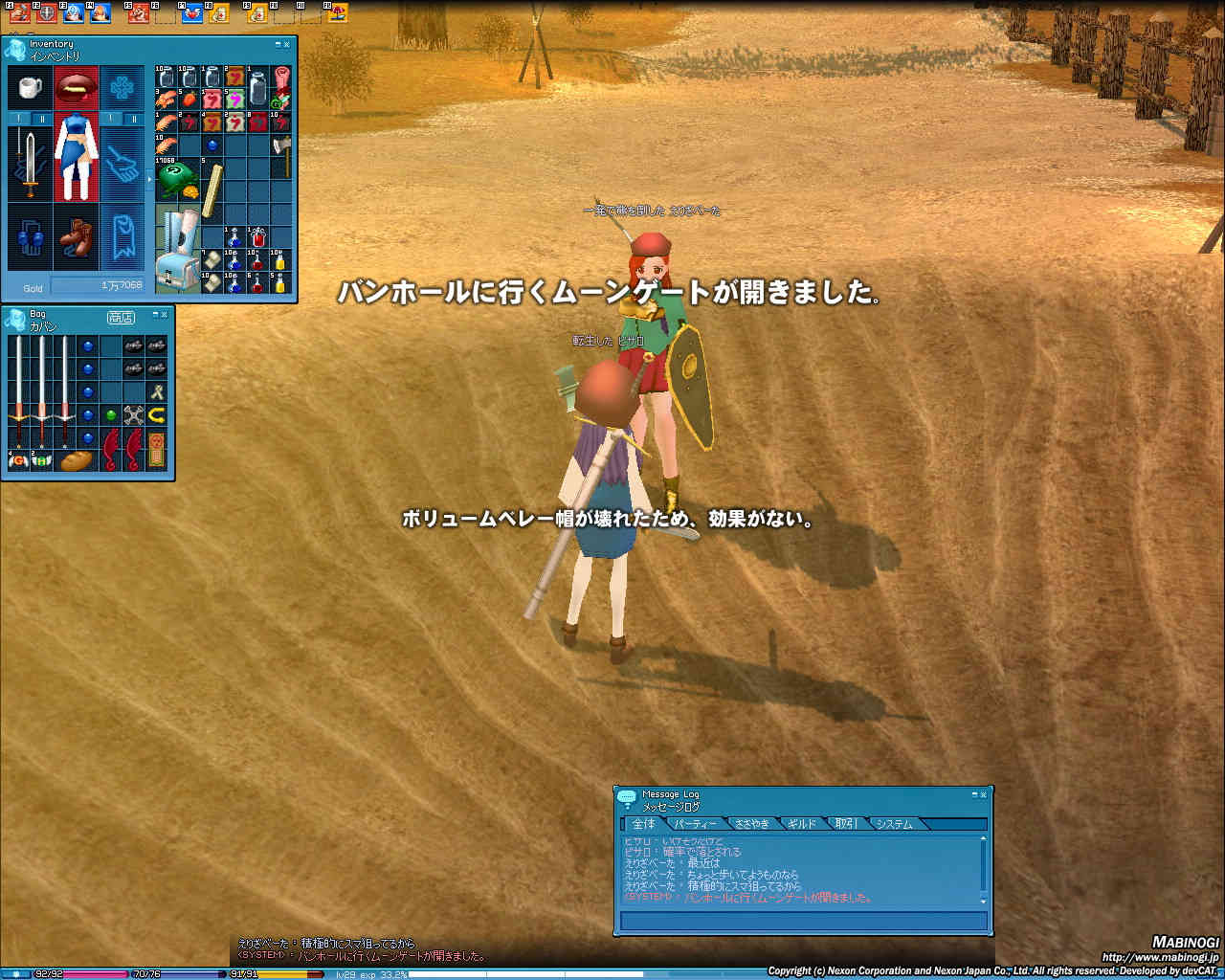Select the green gold pouch in inventory
1225x980 pixels.
click(176, 179)
